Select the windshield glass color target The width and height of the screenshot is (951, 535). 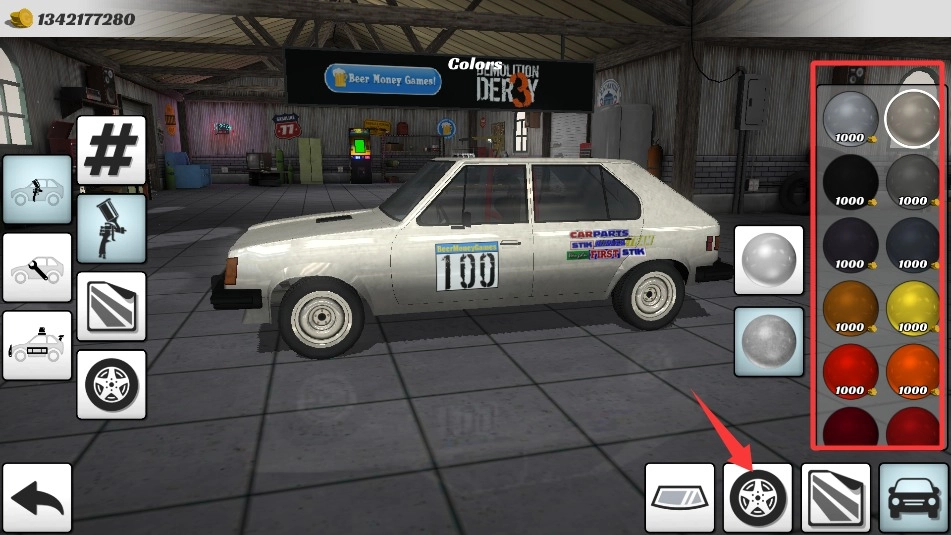(679, 497)
